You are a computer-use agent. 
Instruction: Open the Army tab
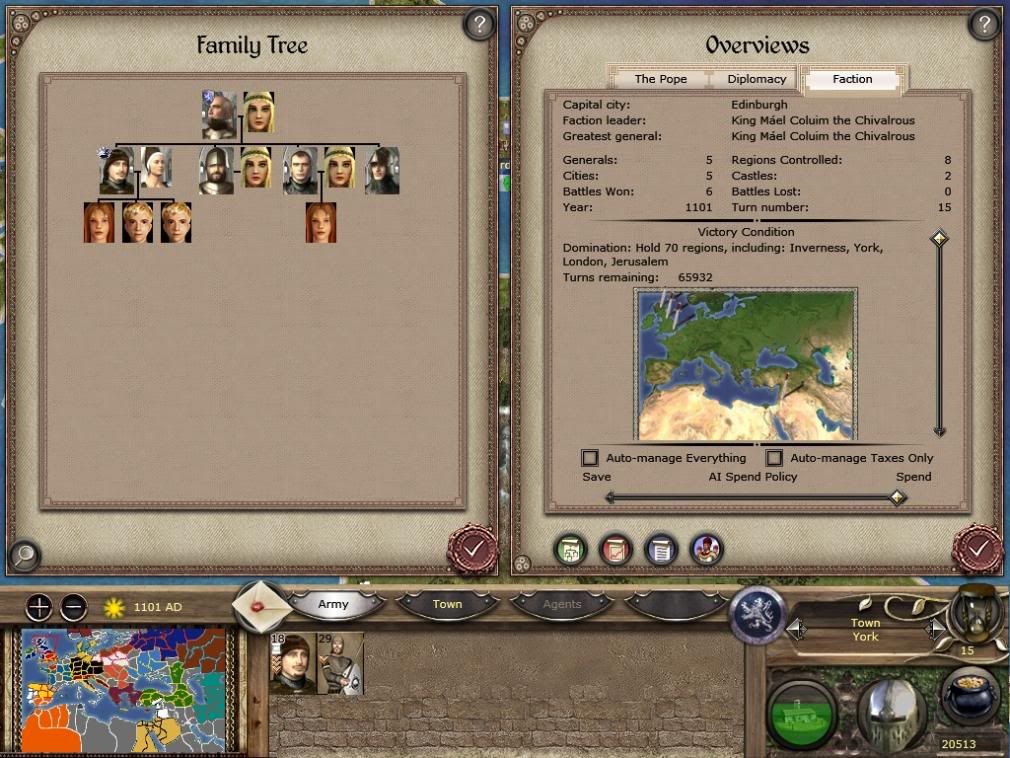tap(334, 604)
